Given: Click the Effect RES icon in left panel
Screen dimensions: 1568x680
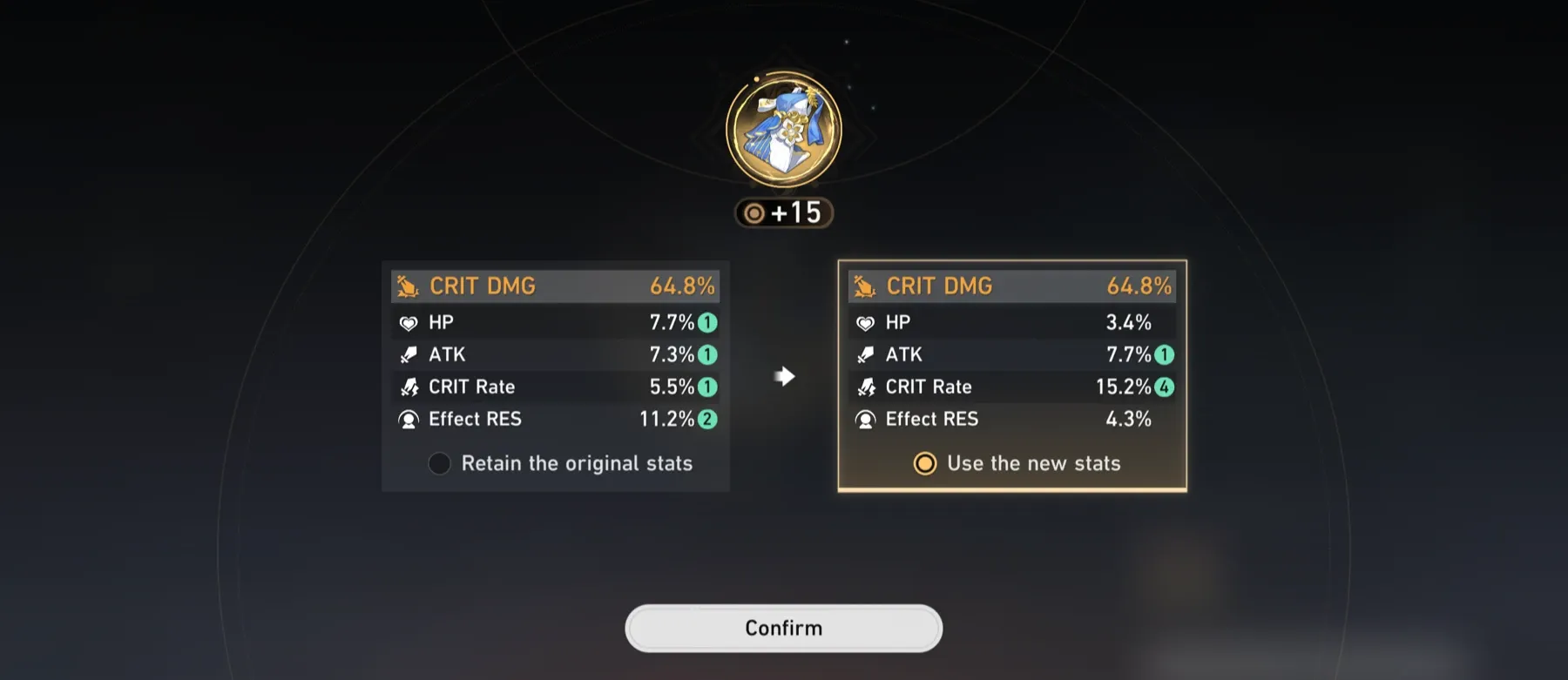Looking at the screenshot, I should [x=408, y=419].
